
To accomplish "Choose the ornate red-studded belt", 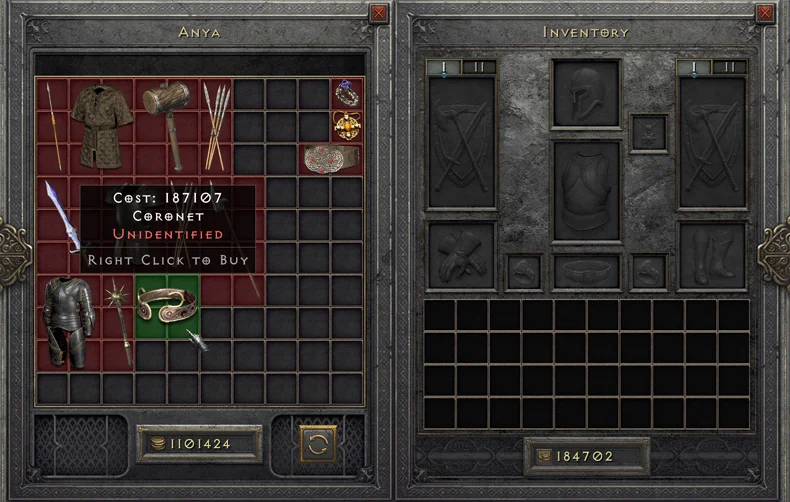I will pos(330,158).
